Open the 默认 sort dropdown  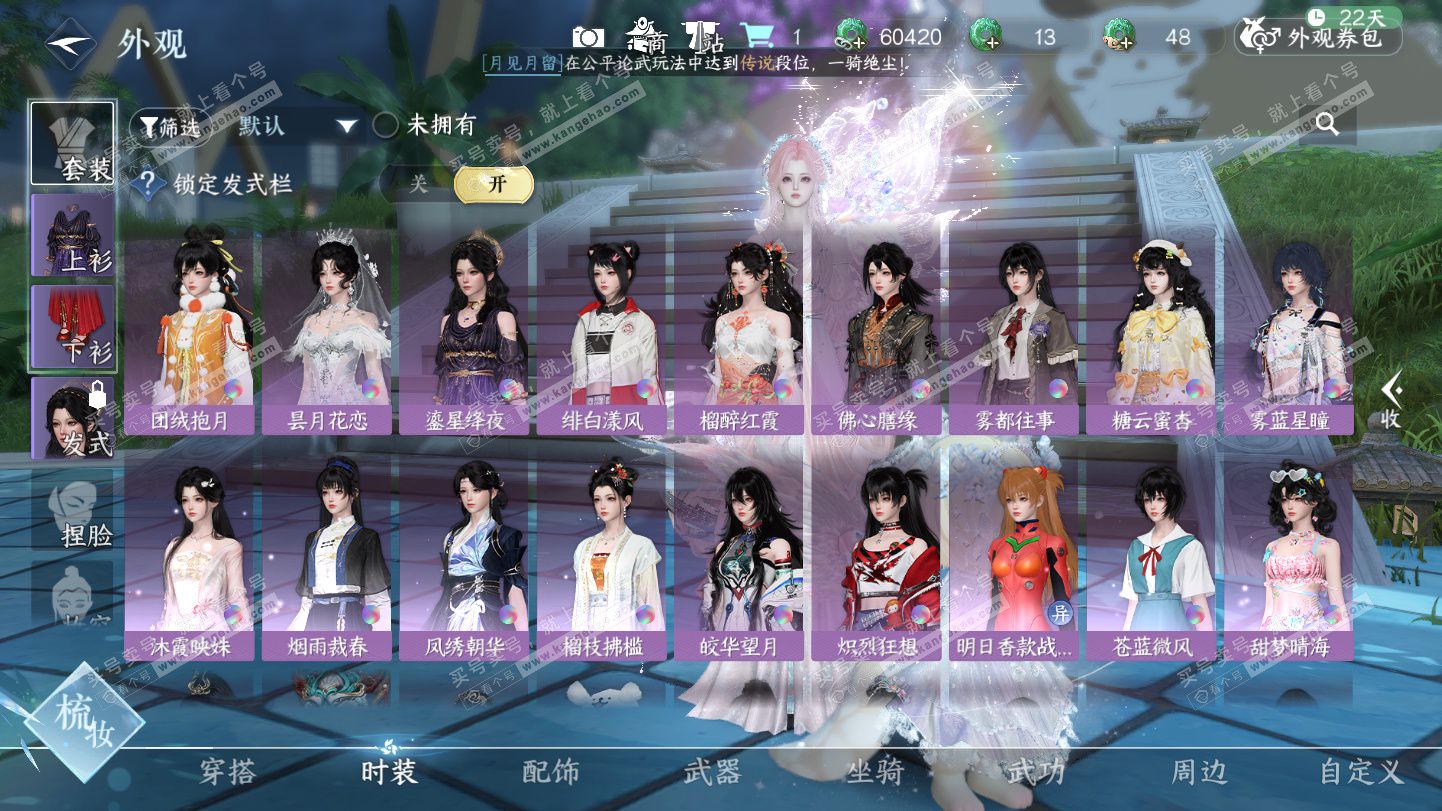pyautogui.click(x=297, y=126)
